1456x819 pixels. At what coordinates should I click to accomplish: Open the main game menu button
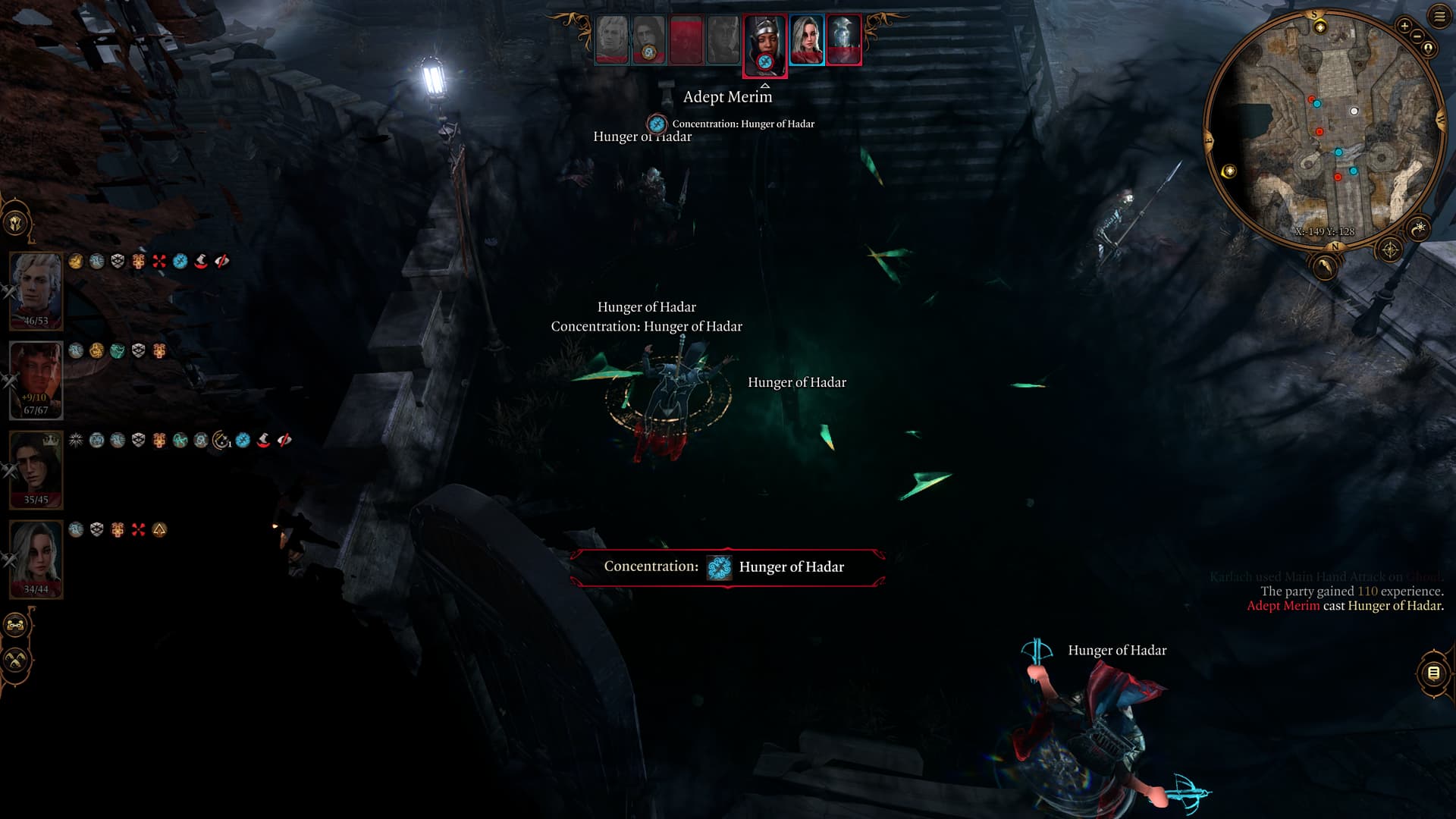click(1439, 17)
